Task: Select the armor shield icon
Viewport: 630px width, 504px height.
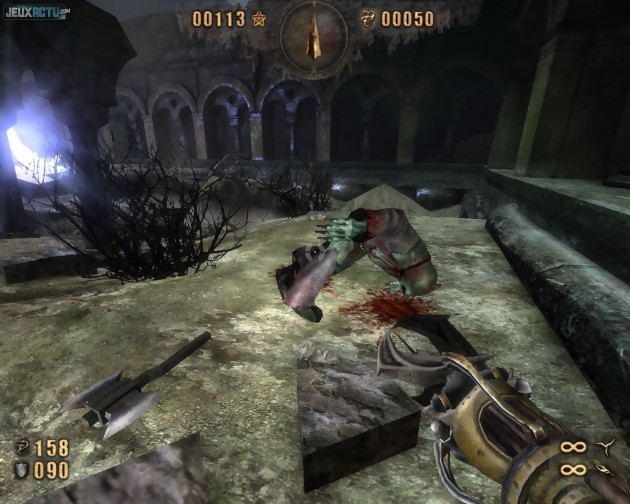Action: 22,471
